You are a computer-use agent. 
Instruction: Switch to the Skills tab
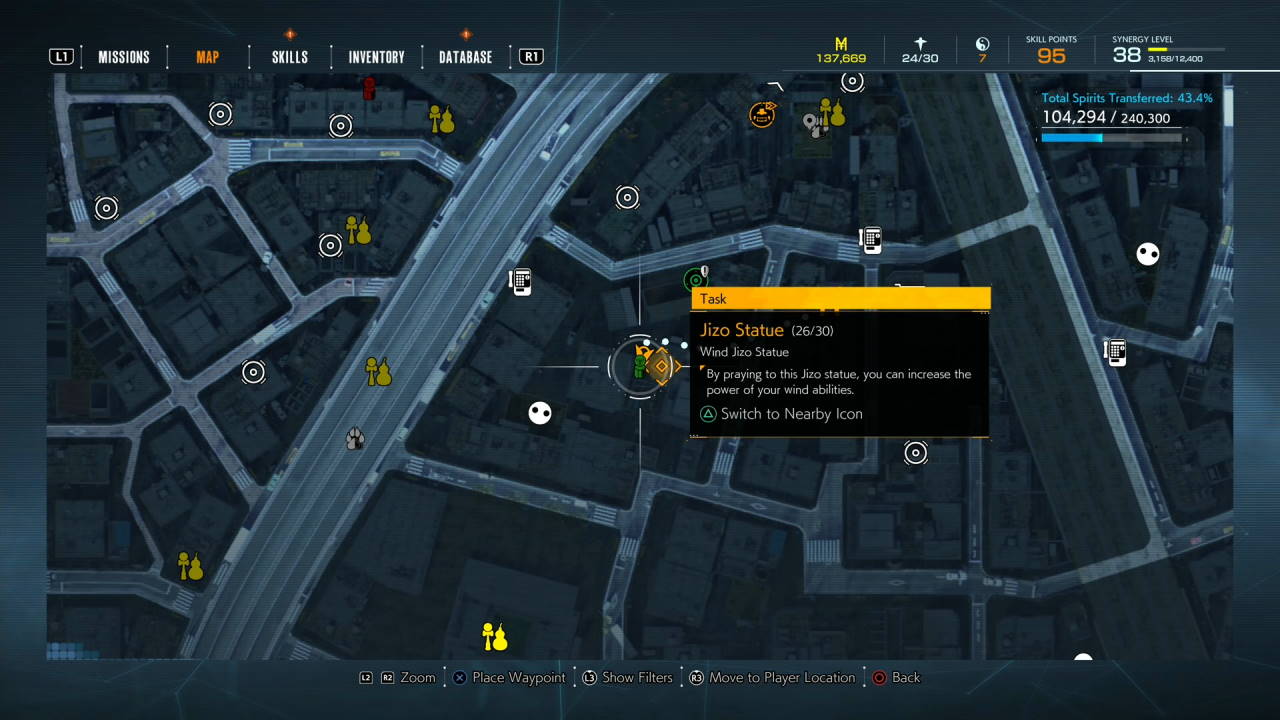tap(290, 57)
